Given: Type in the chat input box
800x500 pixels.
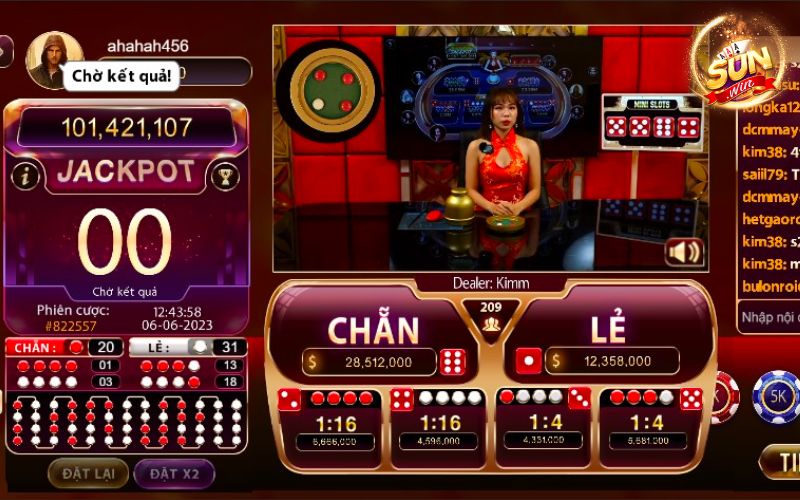Looking at the screenshot, I should [768, 317].
